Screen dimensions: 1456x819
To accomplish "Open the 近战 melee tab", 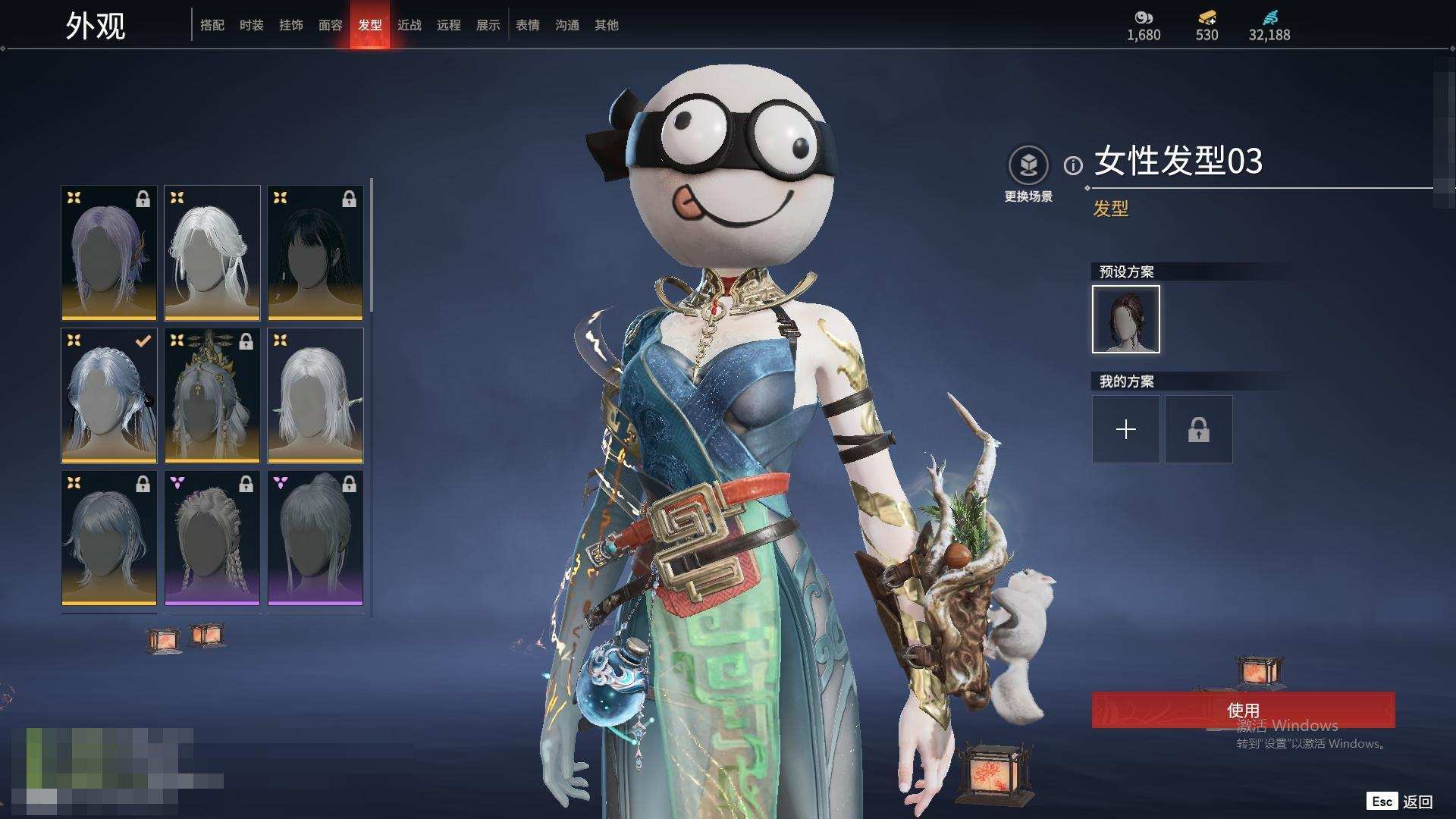I will point(409,25).
